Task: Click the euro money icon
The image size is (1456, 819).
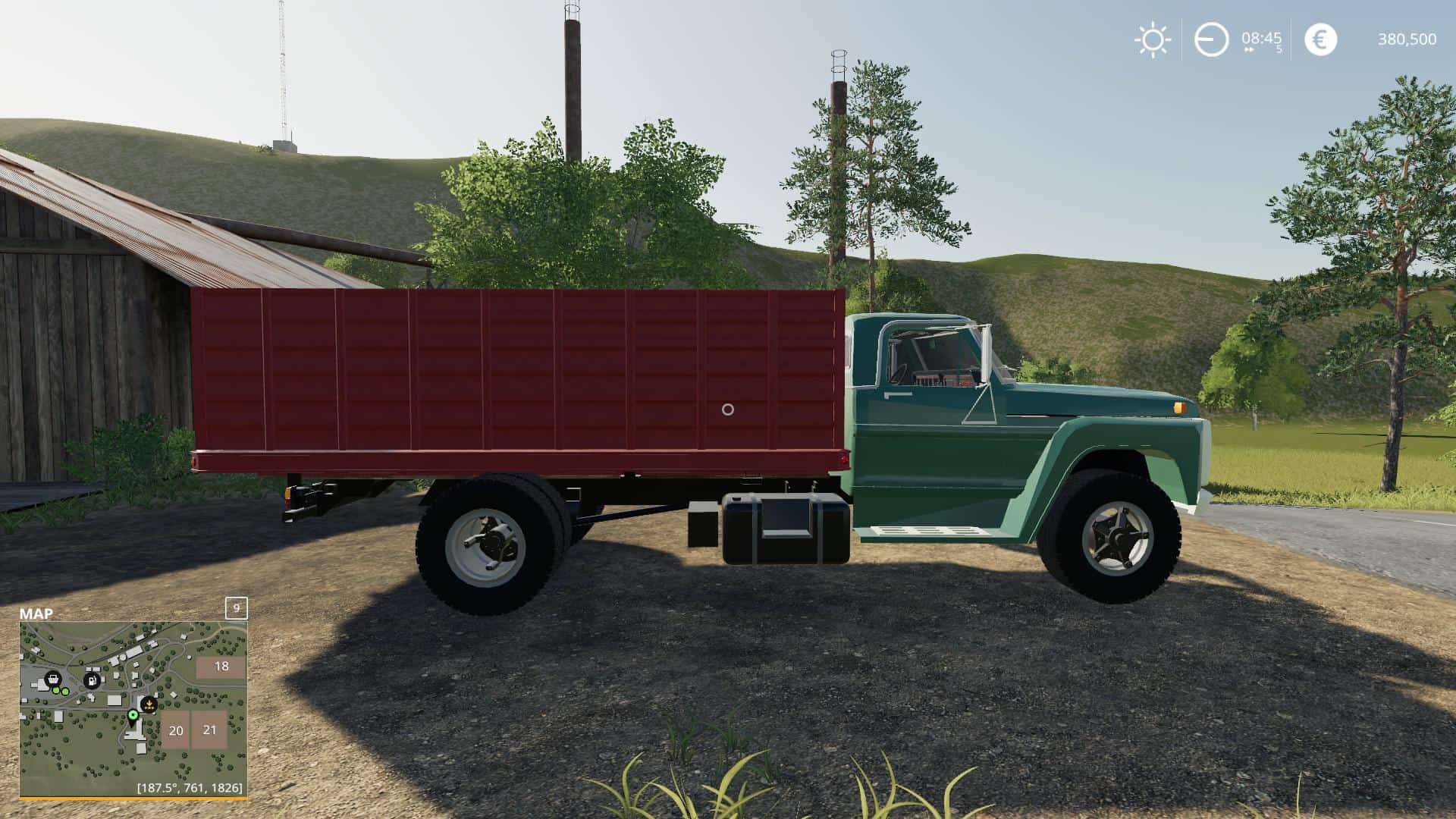Action: tap(1320, 39)
